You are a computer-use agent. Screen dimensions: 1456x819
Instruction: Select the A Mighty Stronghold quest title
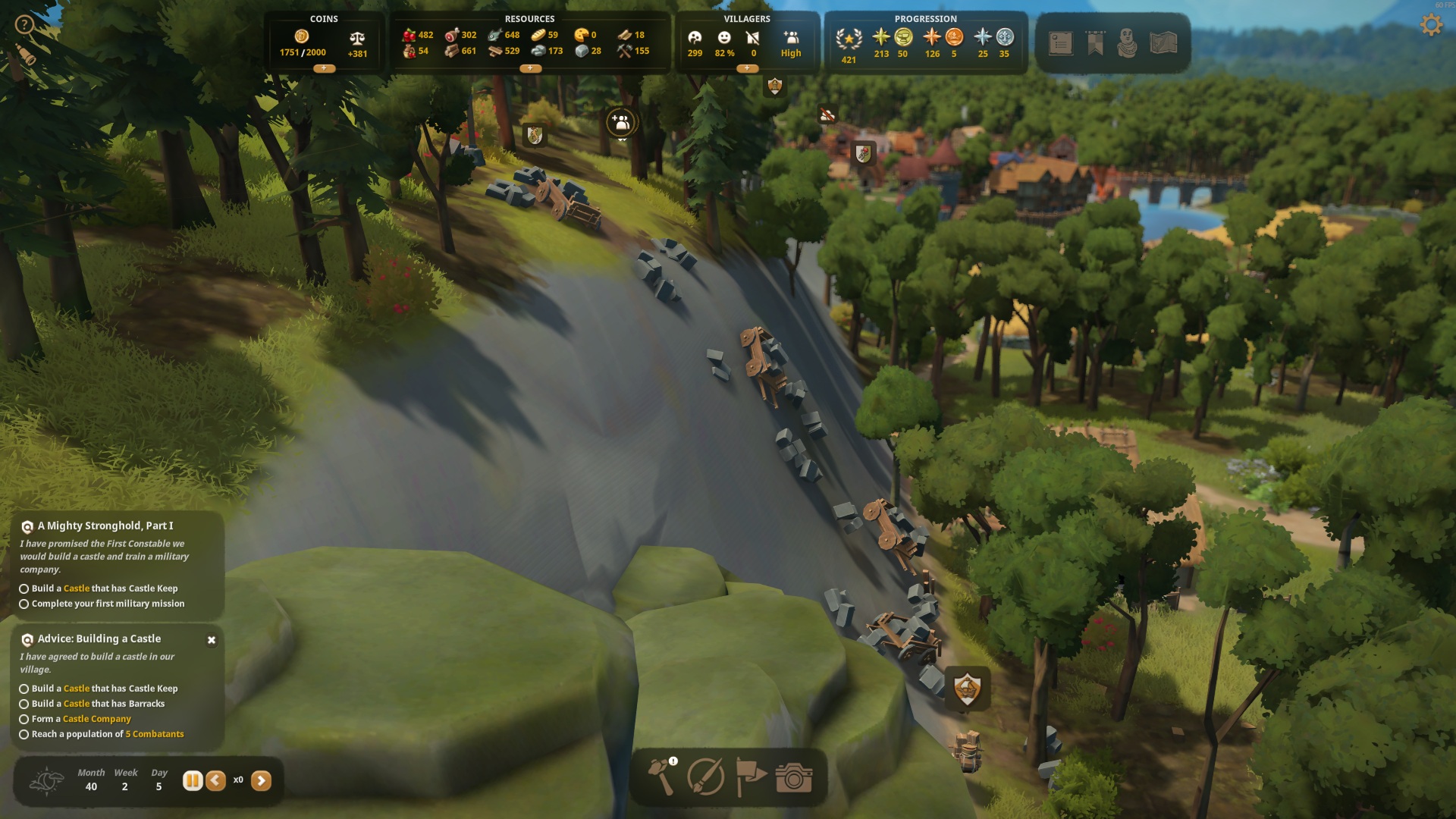(x=105, y=526)
